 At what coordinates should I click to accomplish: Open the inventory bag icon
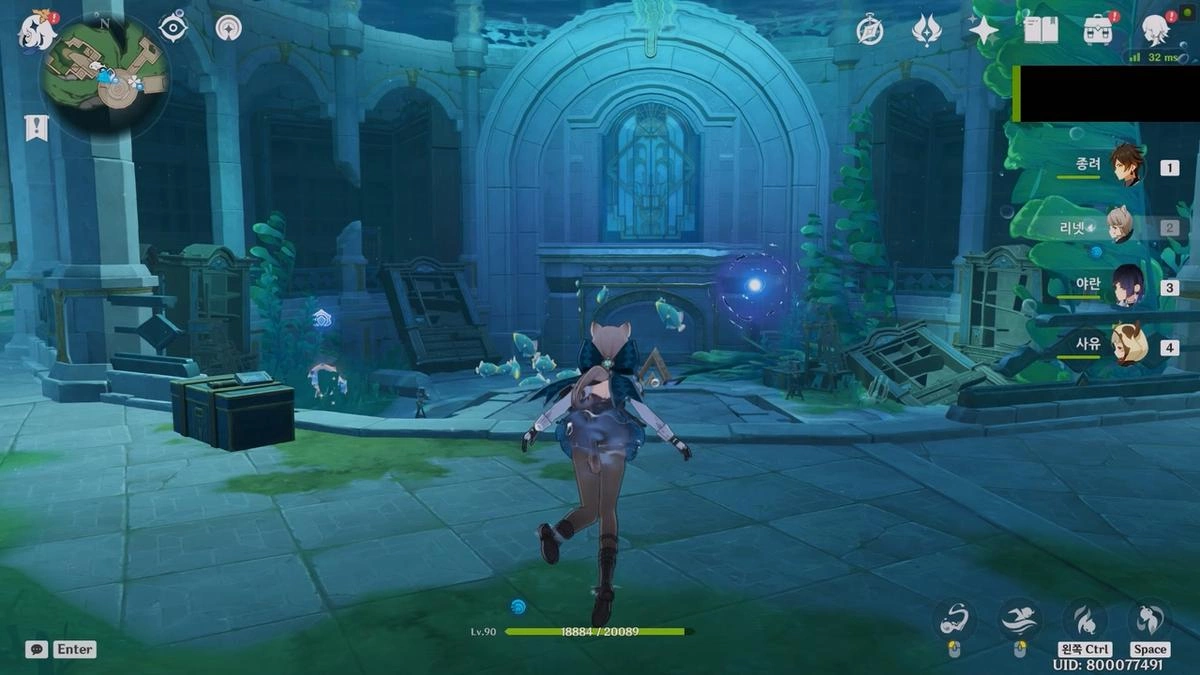[1097, 30]
